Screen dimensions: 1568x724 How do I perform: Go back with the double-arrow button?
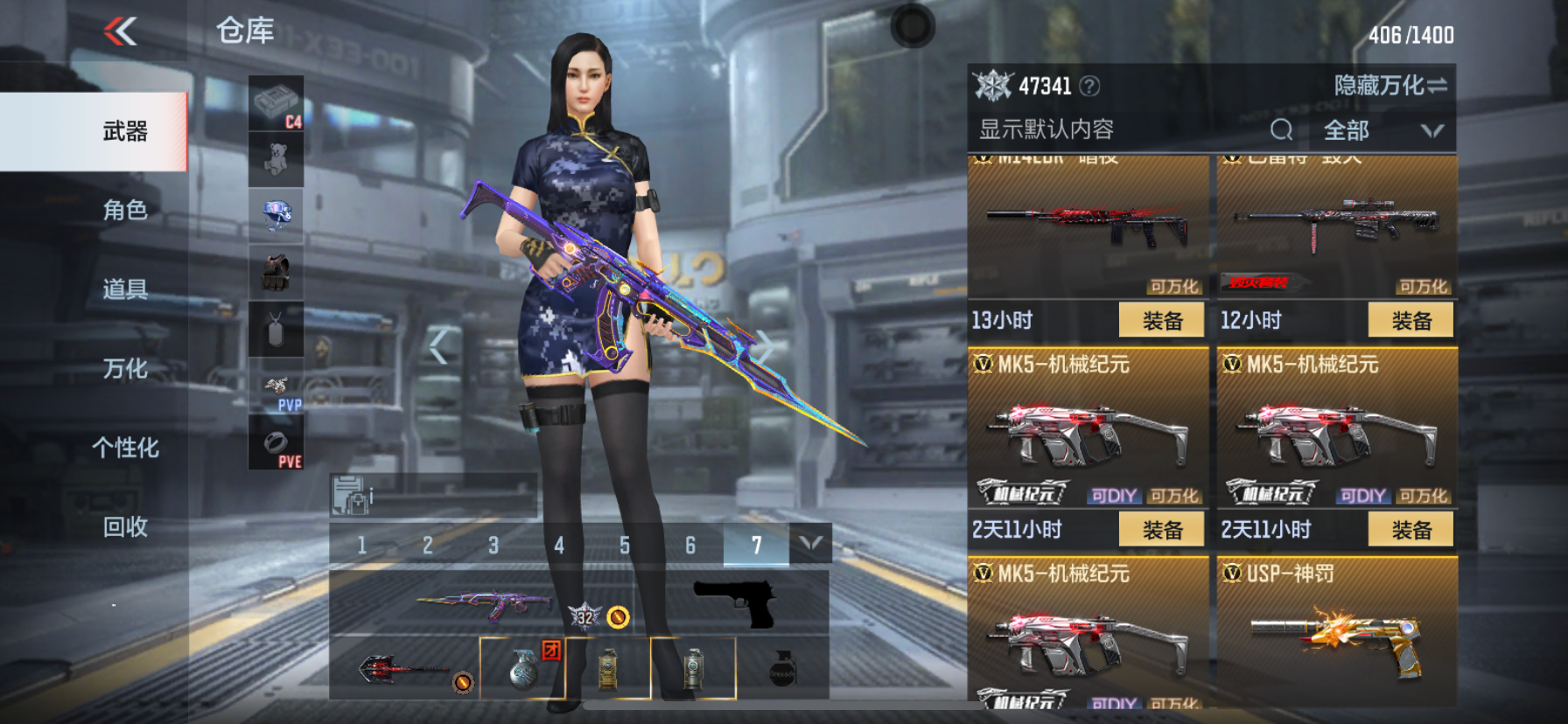click(x=121, y=32)
